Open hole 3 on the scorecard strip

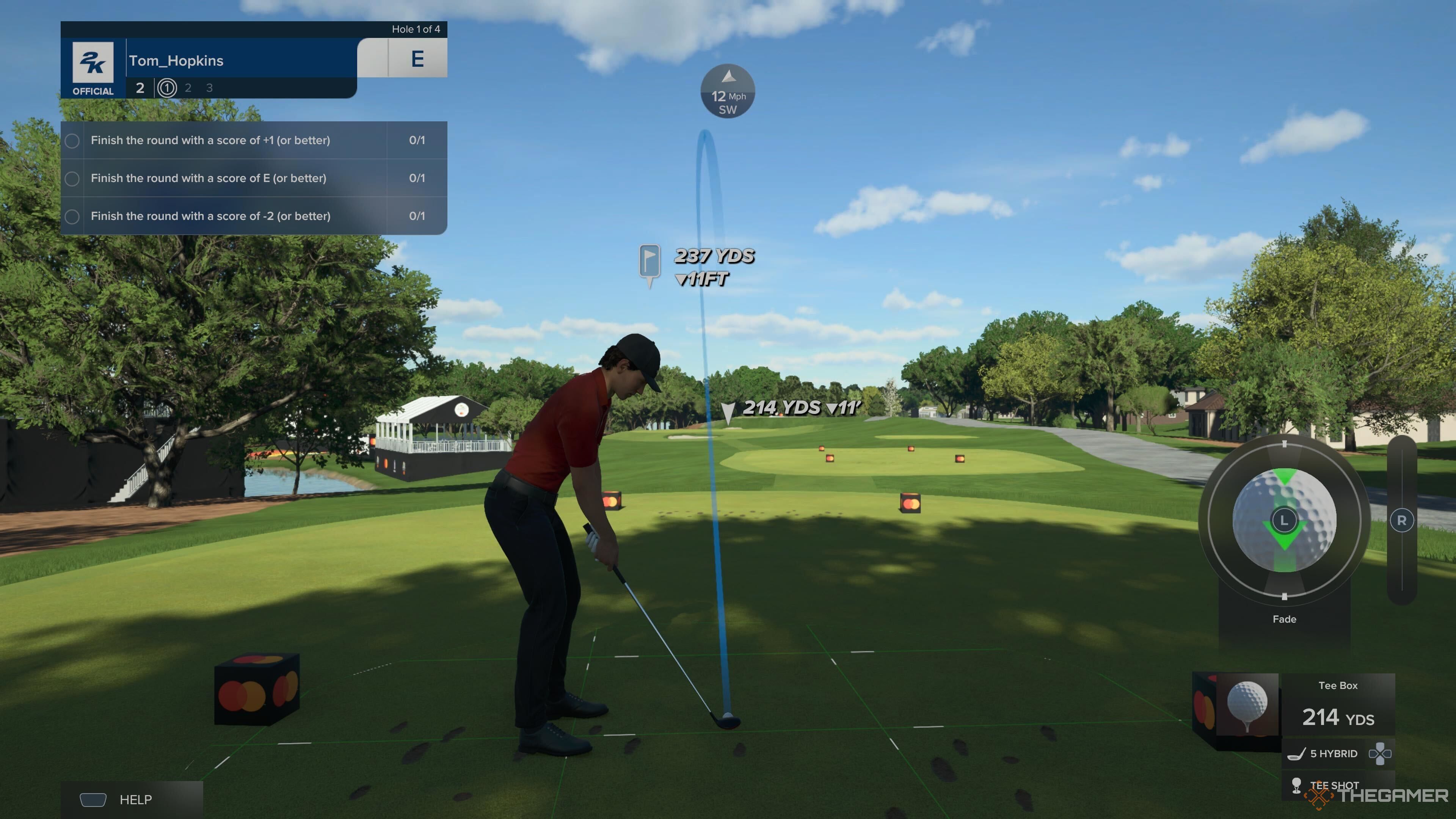(209, 88)
